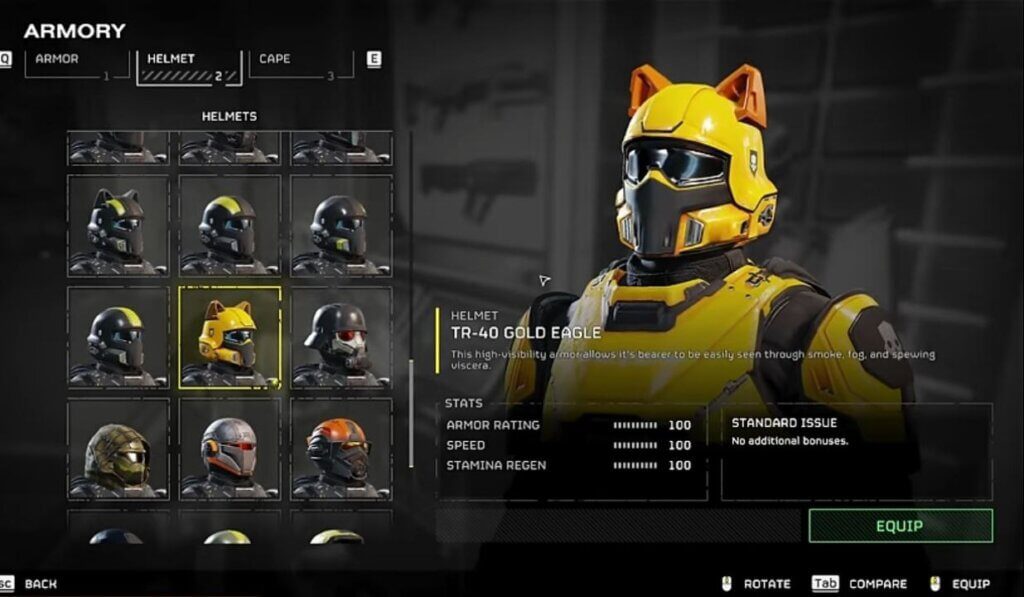Open the Cape tab
This screenshot has width=1024, height=597.
coord(298,62)
